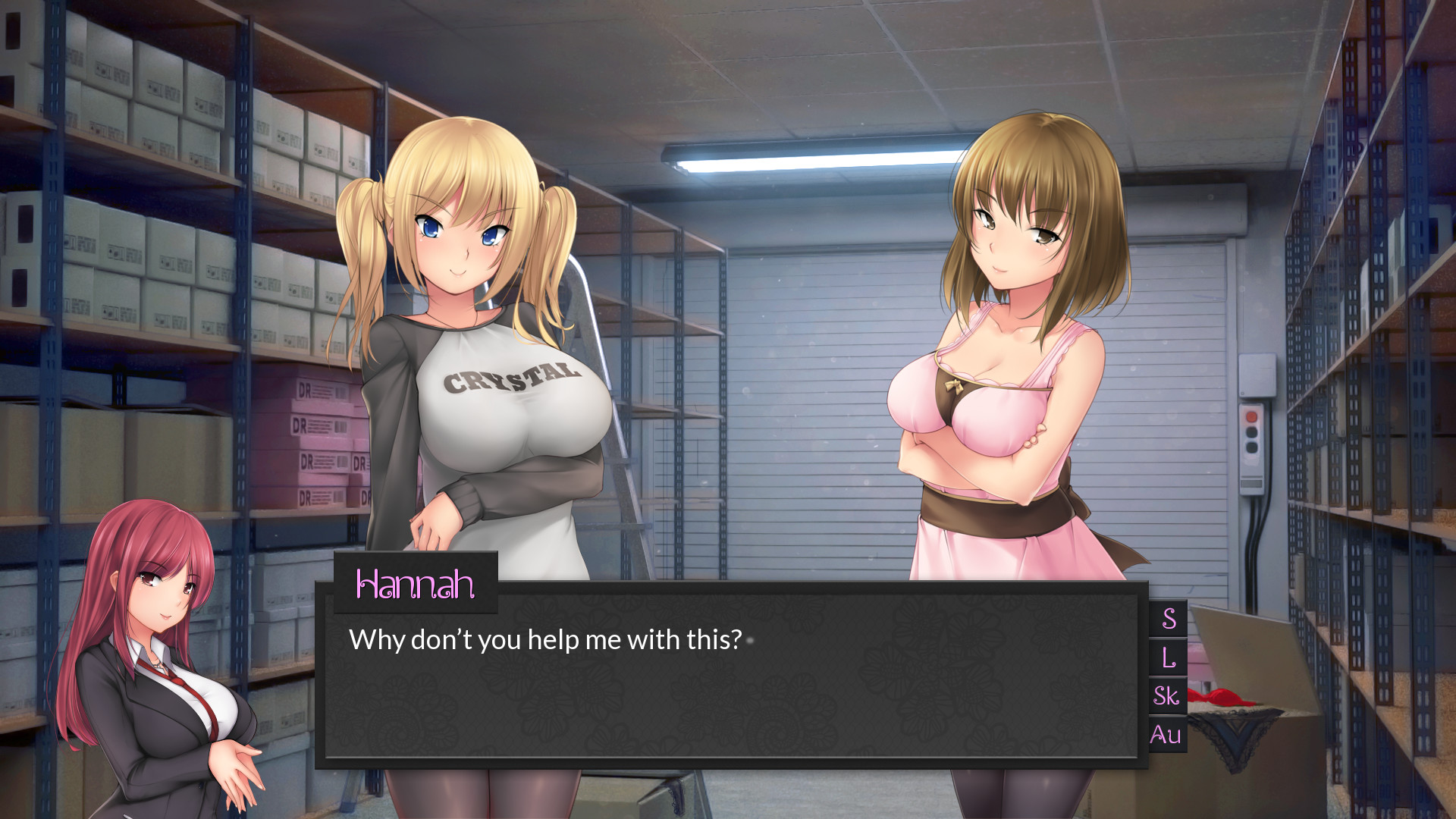The width and height of the screenshot is (1456, 819).
Task: Open the L load menu
Action: tap(1168, 657)
